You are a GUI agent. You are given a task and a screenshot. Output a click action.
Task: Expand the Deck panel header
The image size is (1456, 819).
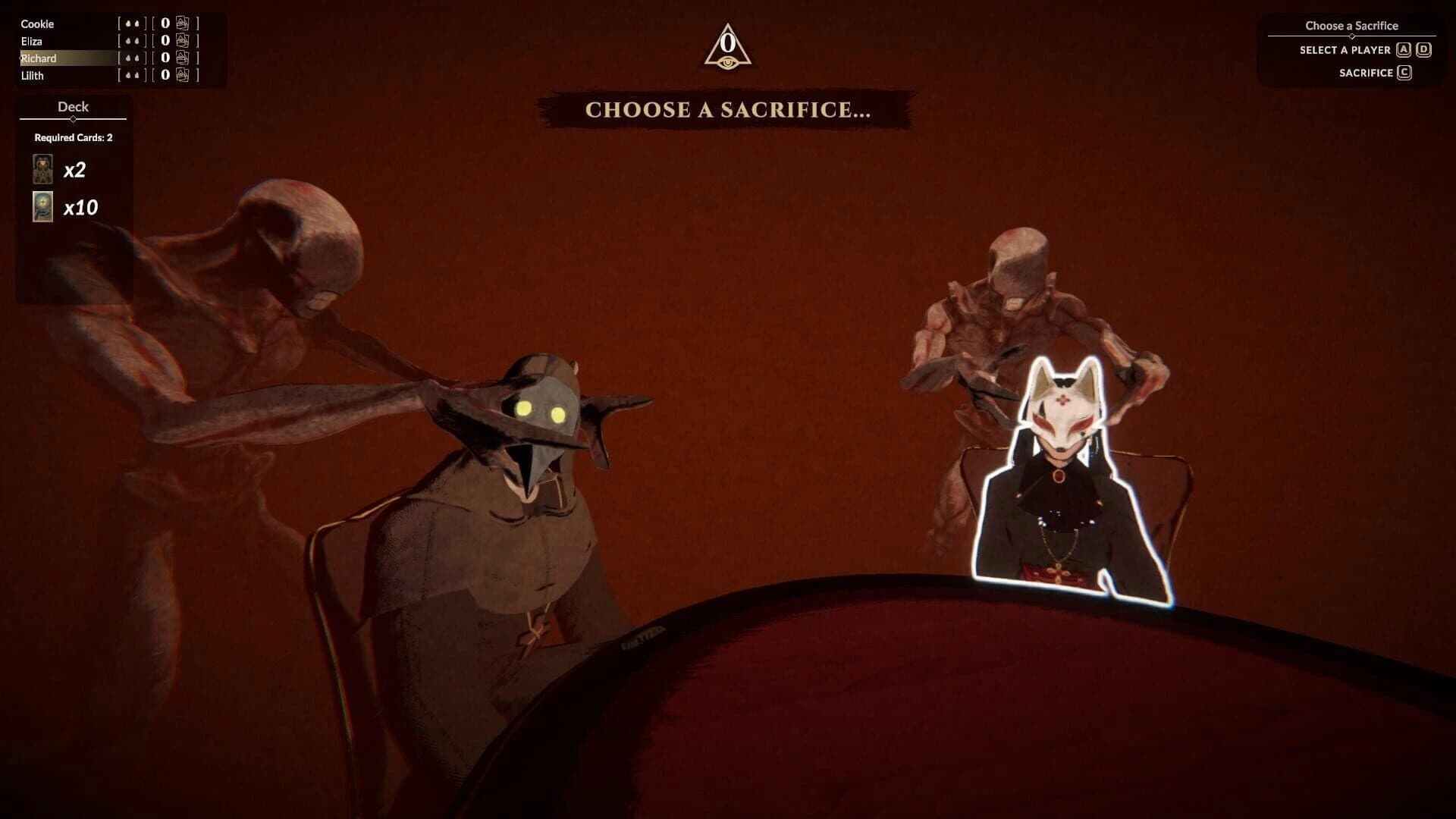tap(73, 107)
